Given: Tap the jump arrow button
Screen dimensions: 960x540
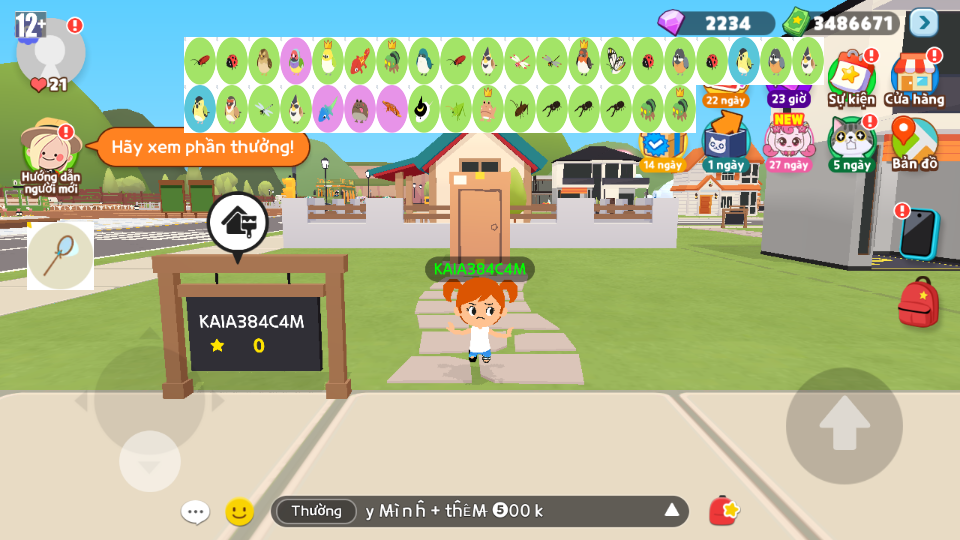Looking at the screenshot, I should (x=844, y=426).
